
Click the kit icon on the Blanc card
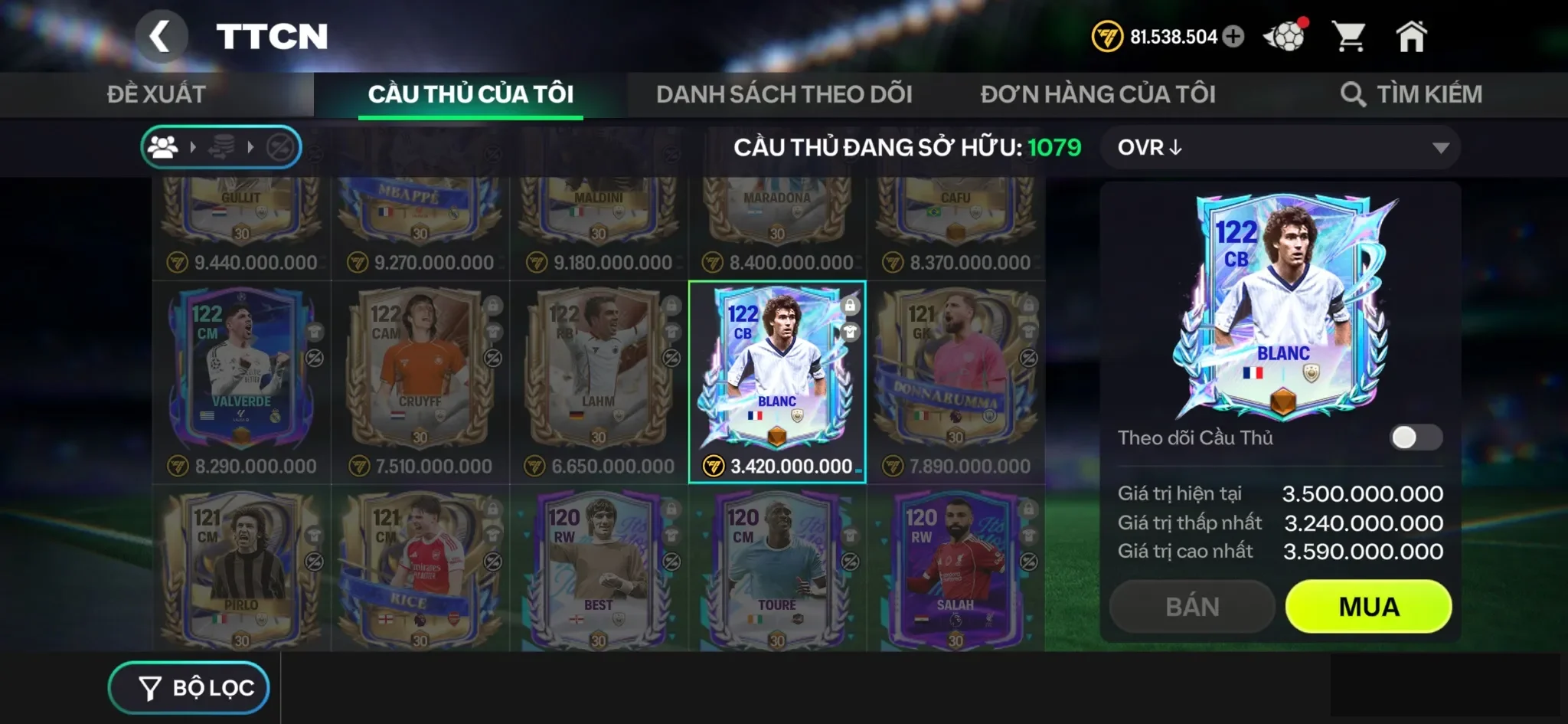click(x=849, y=332)
